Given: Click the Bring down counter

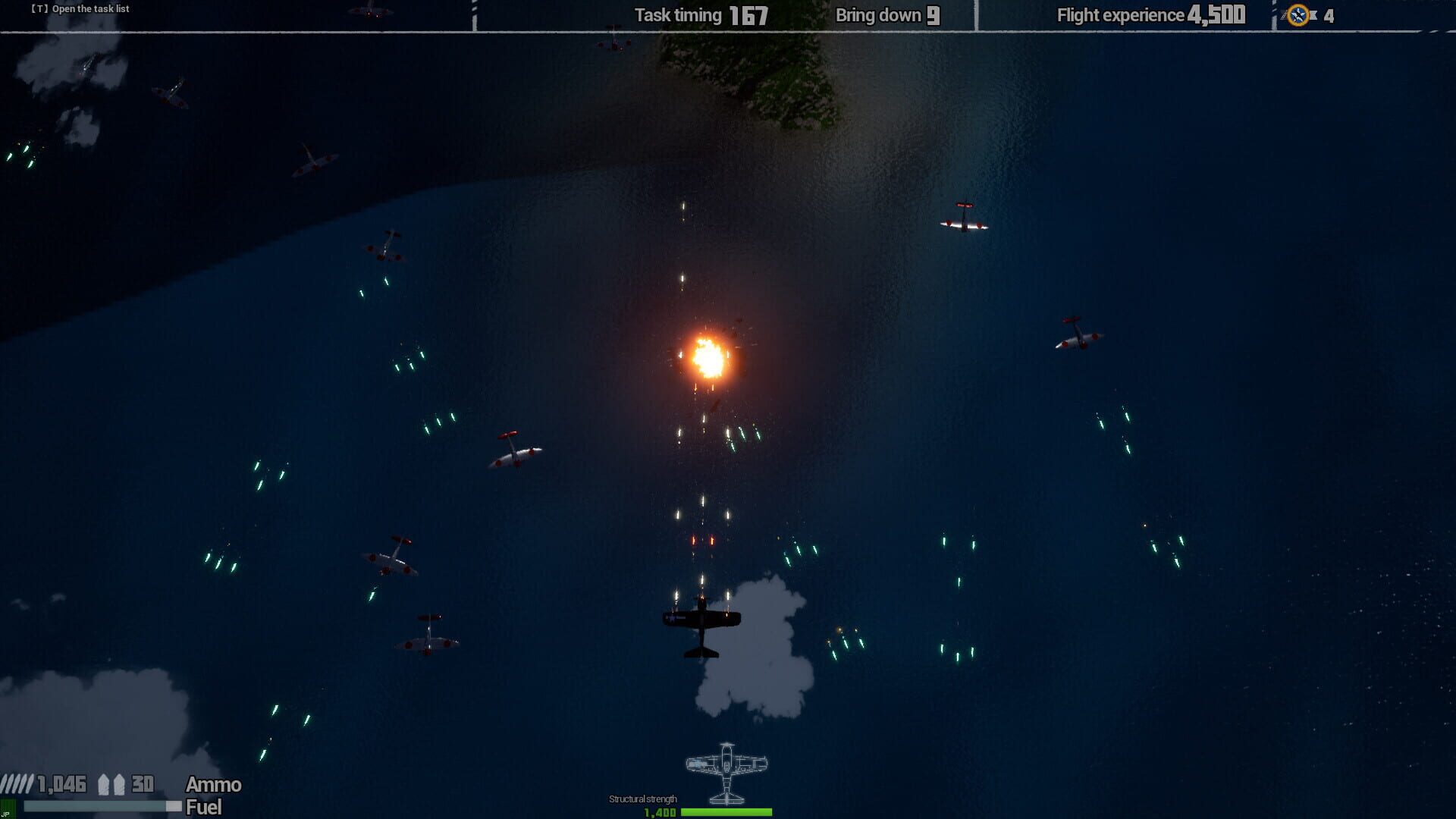Looking at the screenshot, I should 886,14.
